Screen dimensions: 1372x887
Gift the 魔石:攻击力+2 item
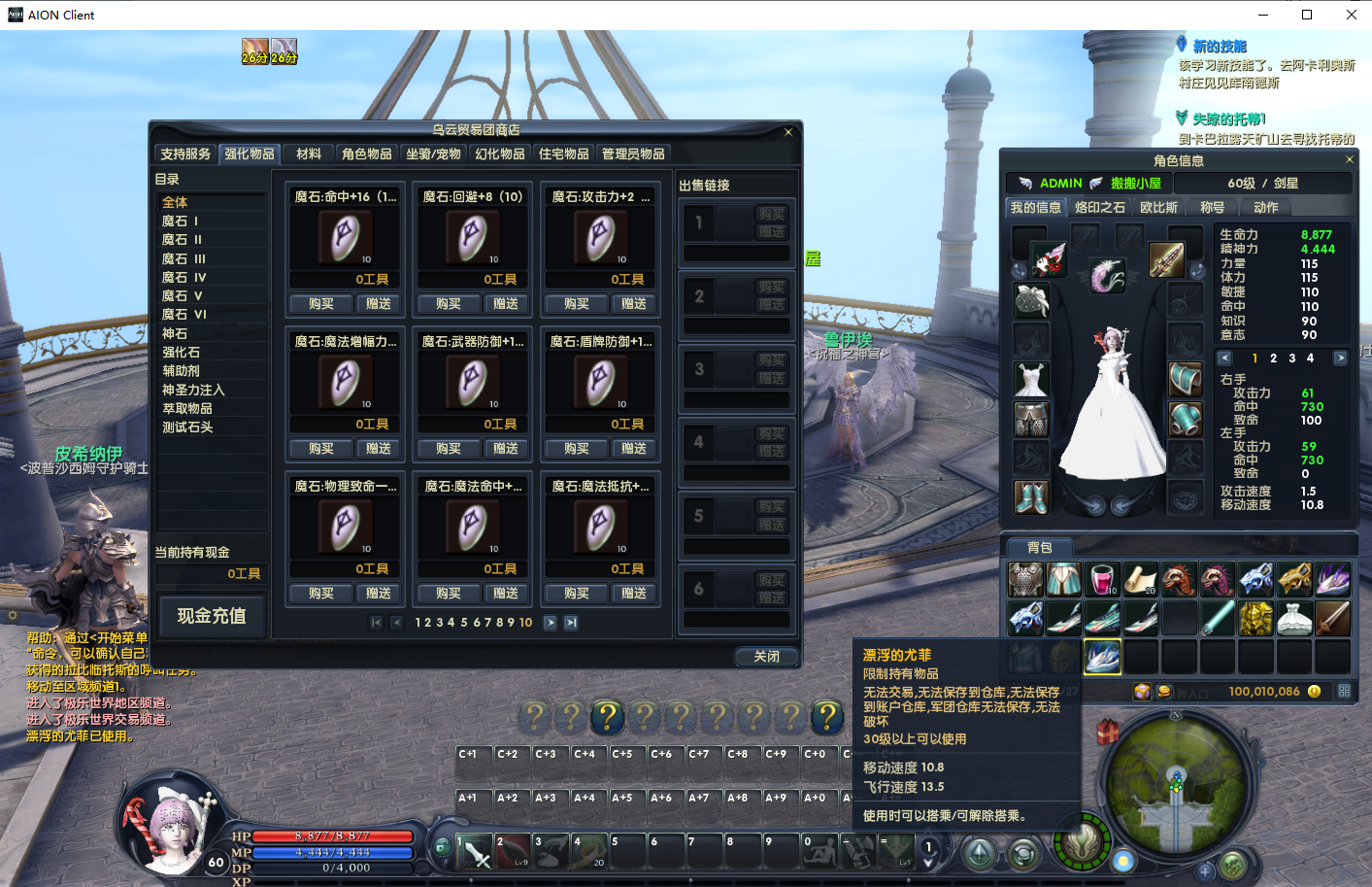pos(633,304)
